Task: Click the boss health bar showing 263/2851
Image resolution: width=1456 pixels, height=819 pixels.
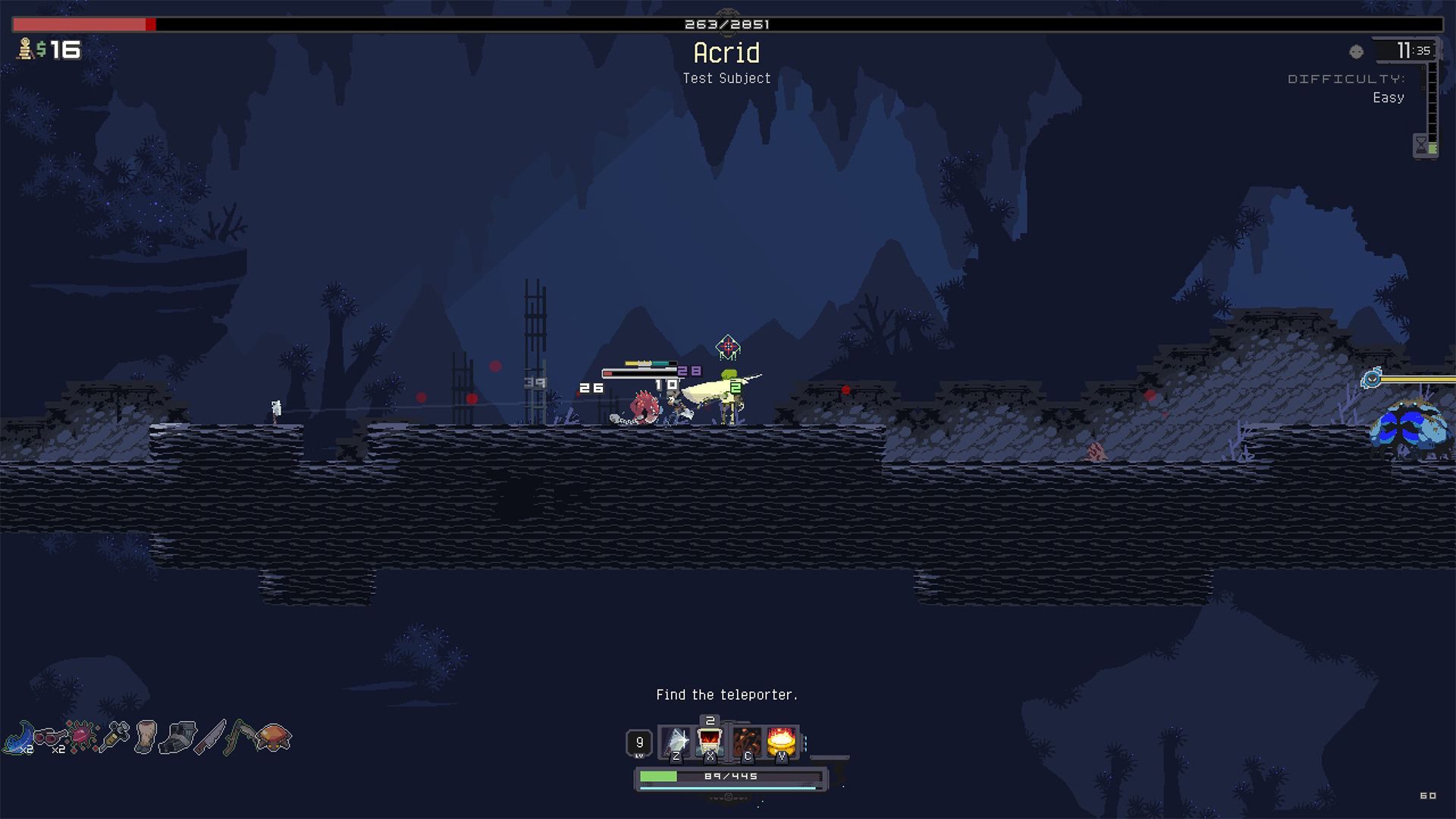Action: (728, 24)
